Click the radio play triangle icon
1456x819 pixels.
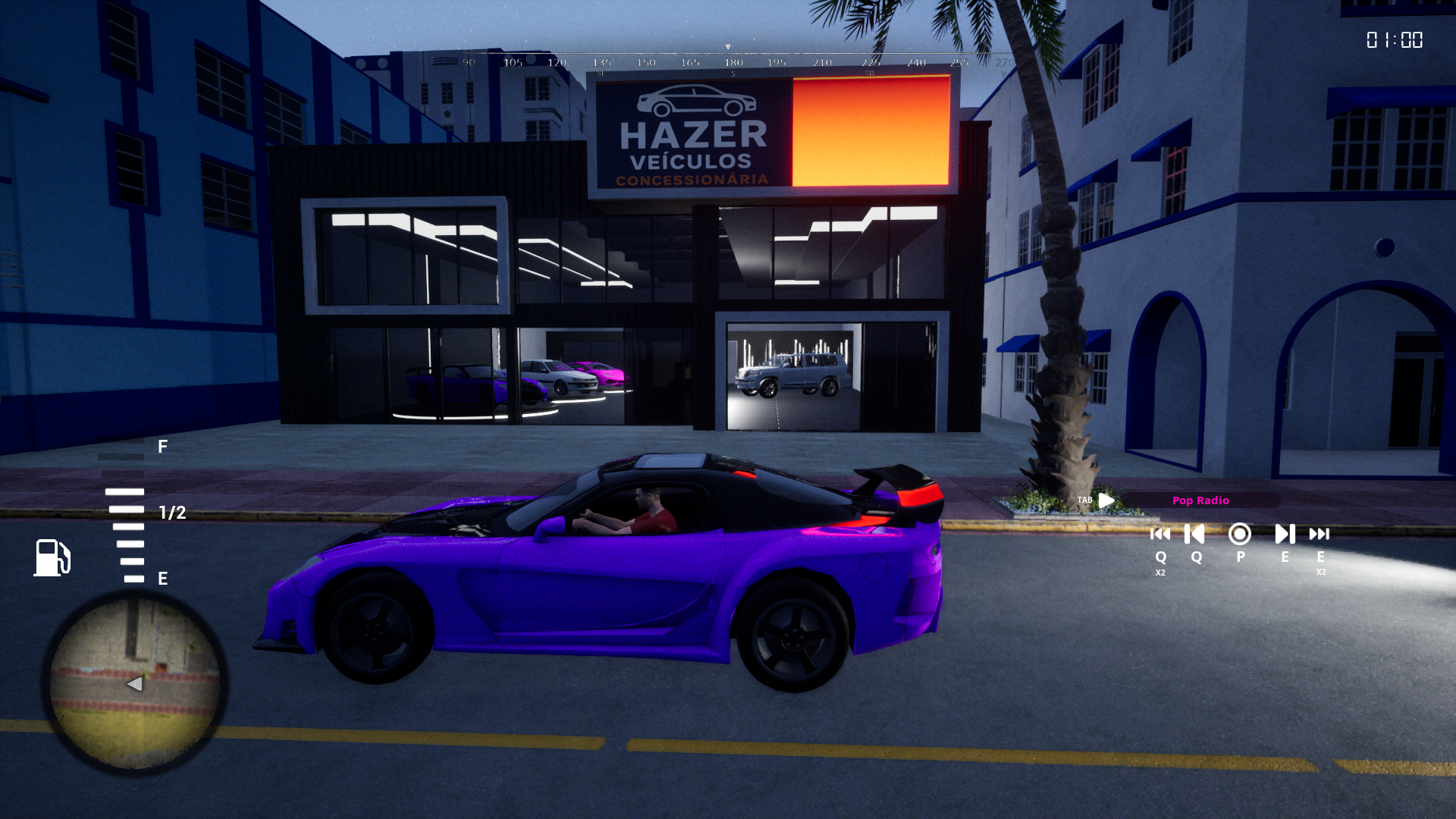pyautogui.click(x=1106, y=500)
